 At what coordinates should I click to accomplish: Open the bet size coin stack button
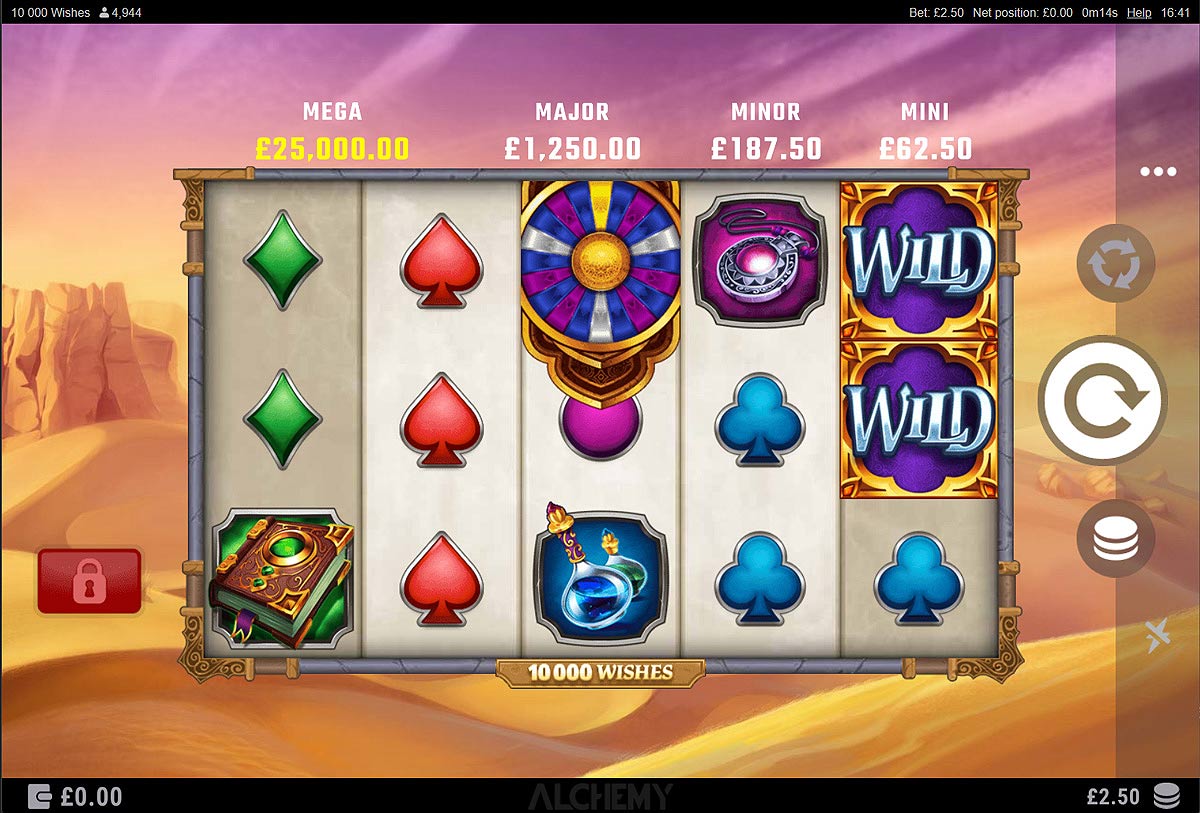coord(1115,539)
